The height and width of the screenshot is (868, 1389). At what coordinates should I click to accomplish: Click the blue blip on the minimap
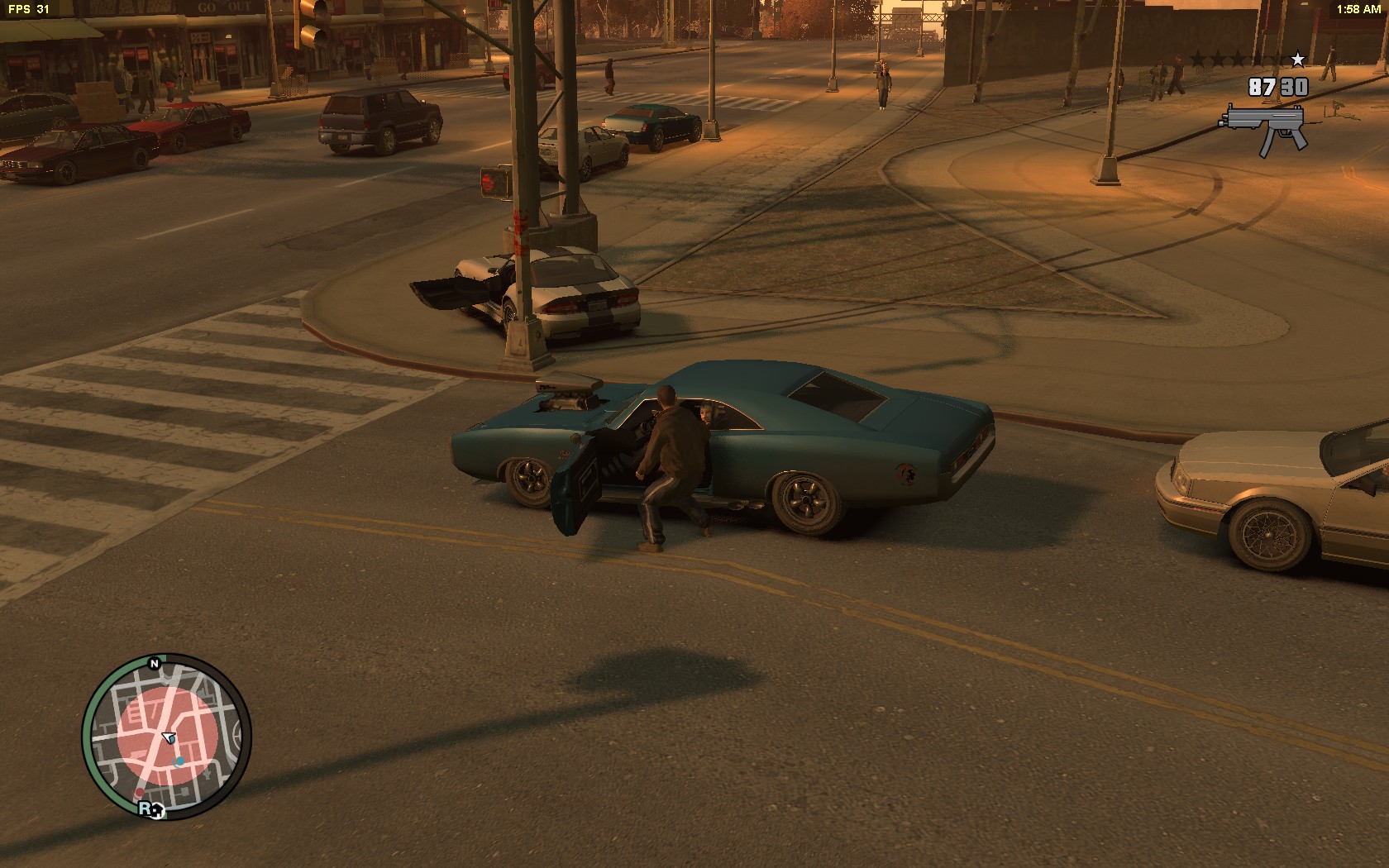click(x=180, y=760)
